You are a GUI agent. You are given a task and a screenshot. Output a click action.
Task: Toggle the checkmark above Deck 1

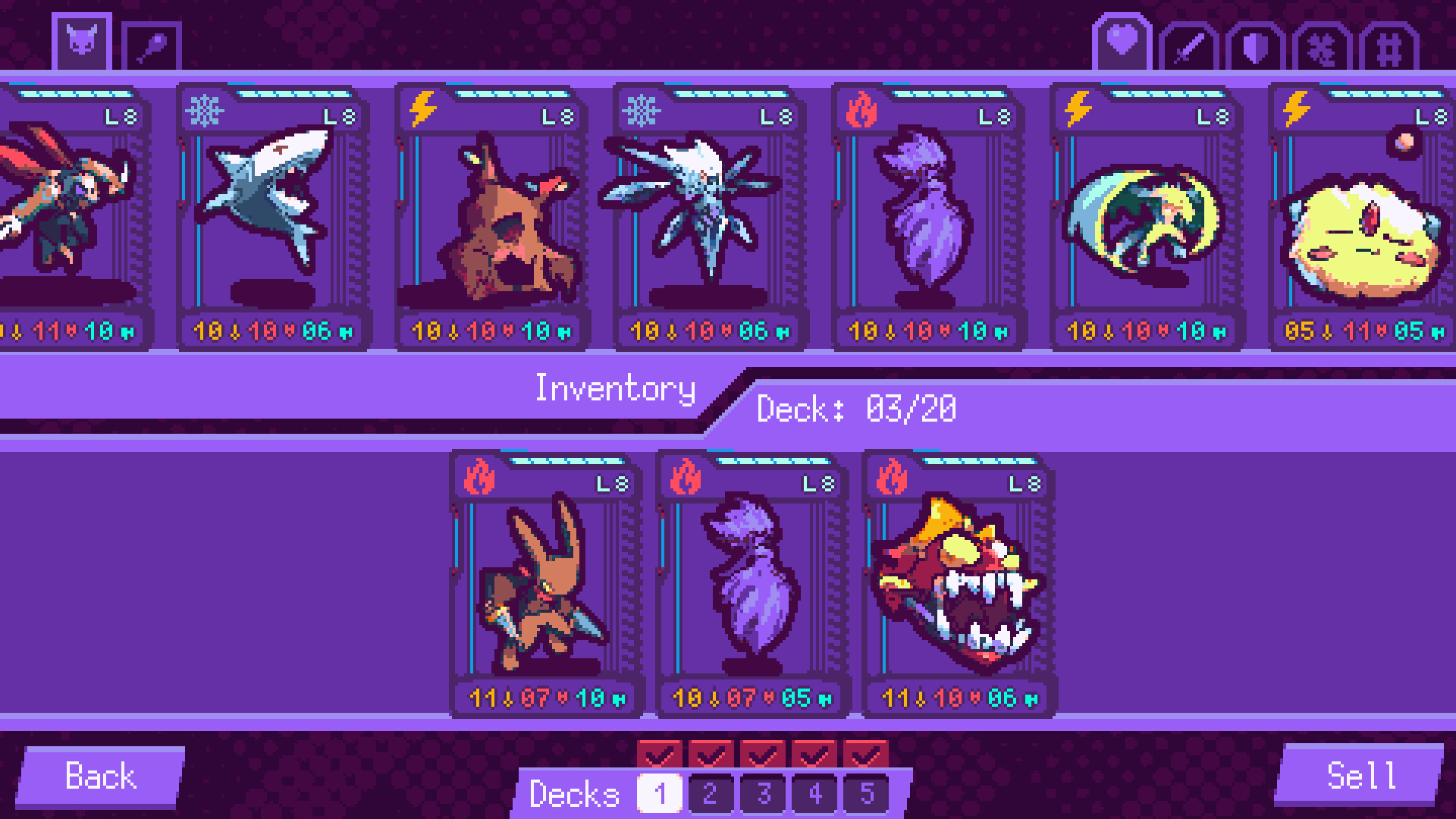pyautogui.click(x=659, y=755)
